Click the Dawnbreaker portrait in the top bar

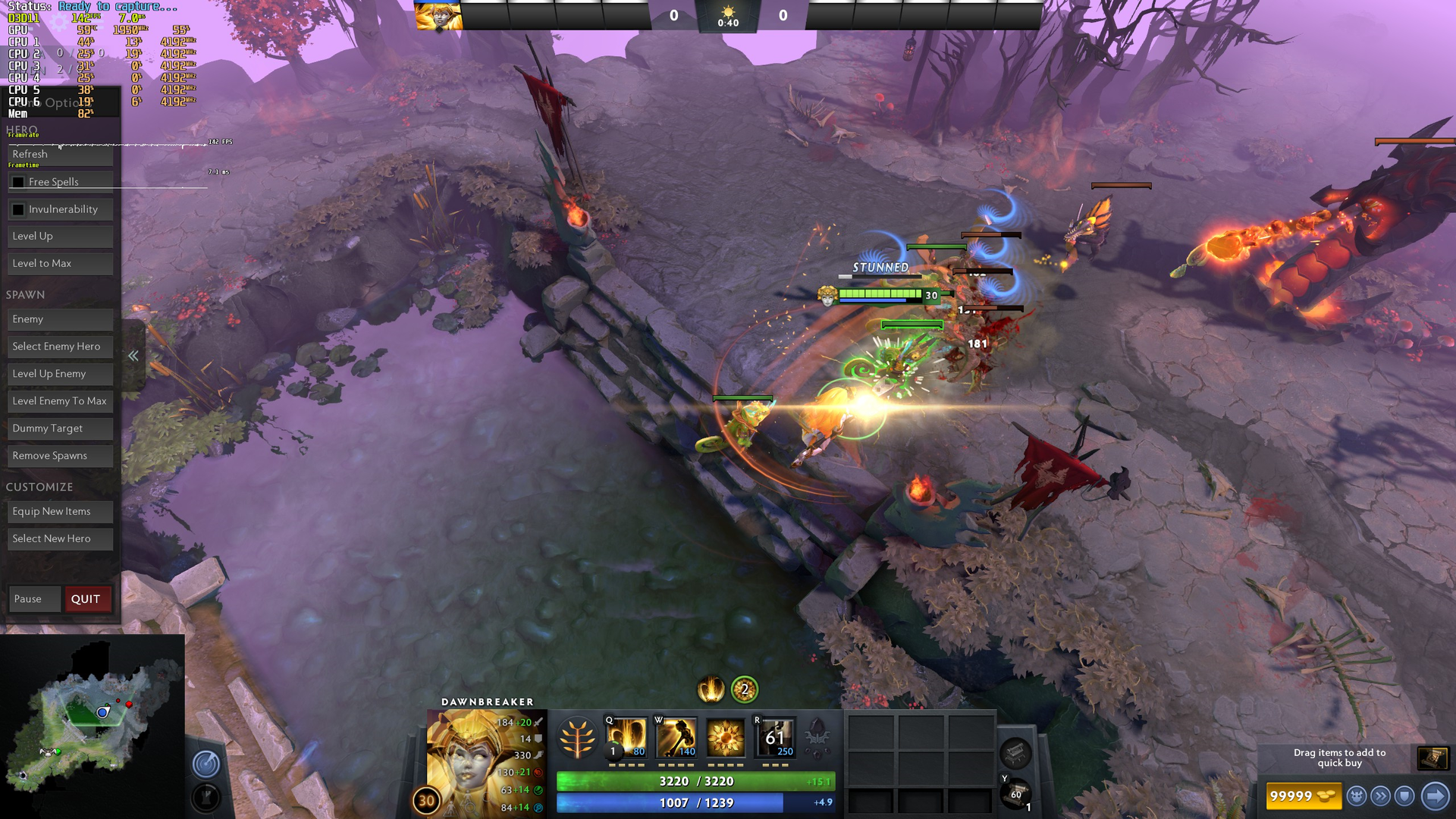click(x=438, y=16)
